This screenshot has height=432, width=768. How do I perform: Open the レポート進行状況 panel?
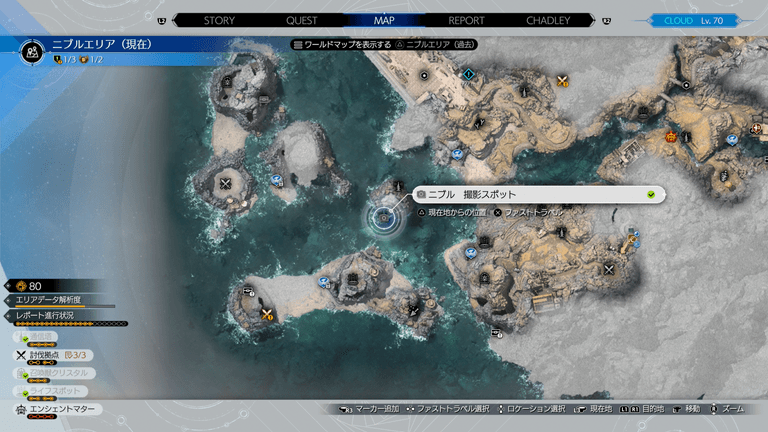click(52, 316)
